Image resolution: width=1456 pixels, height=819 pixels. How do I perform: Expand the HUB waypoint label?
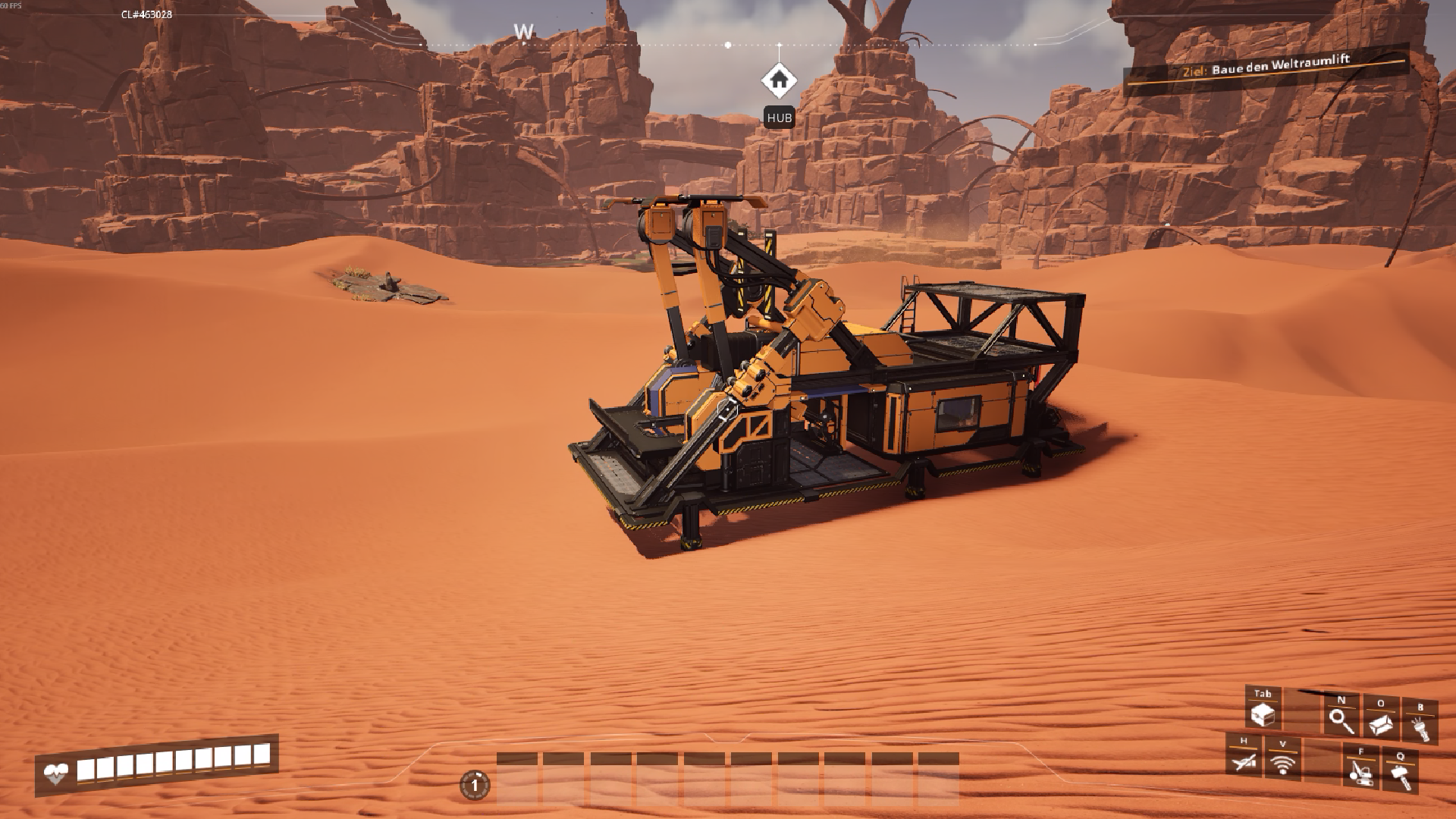tap(779, 118)
